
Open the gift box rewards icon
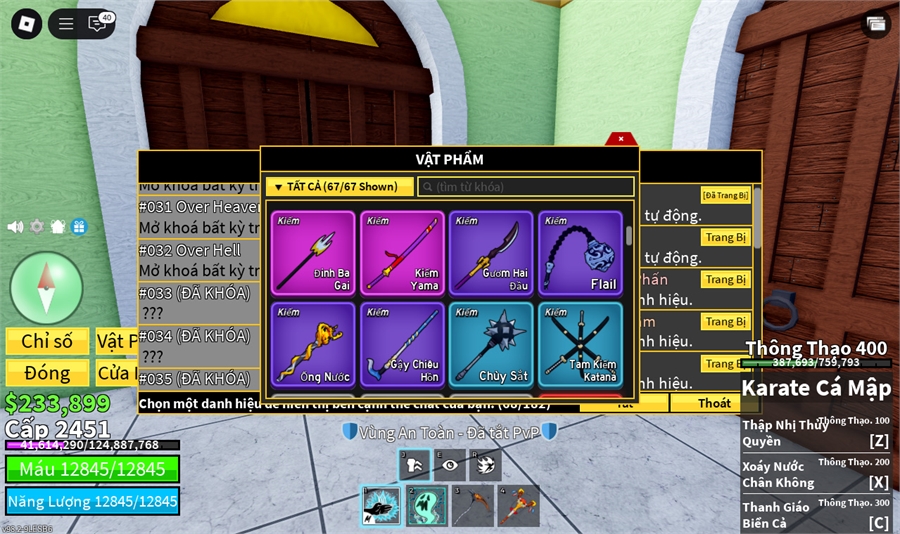click(79, 227)
